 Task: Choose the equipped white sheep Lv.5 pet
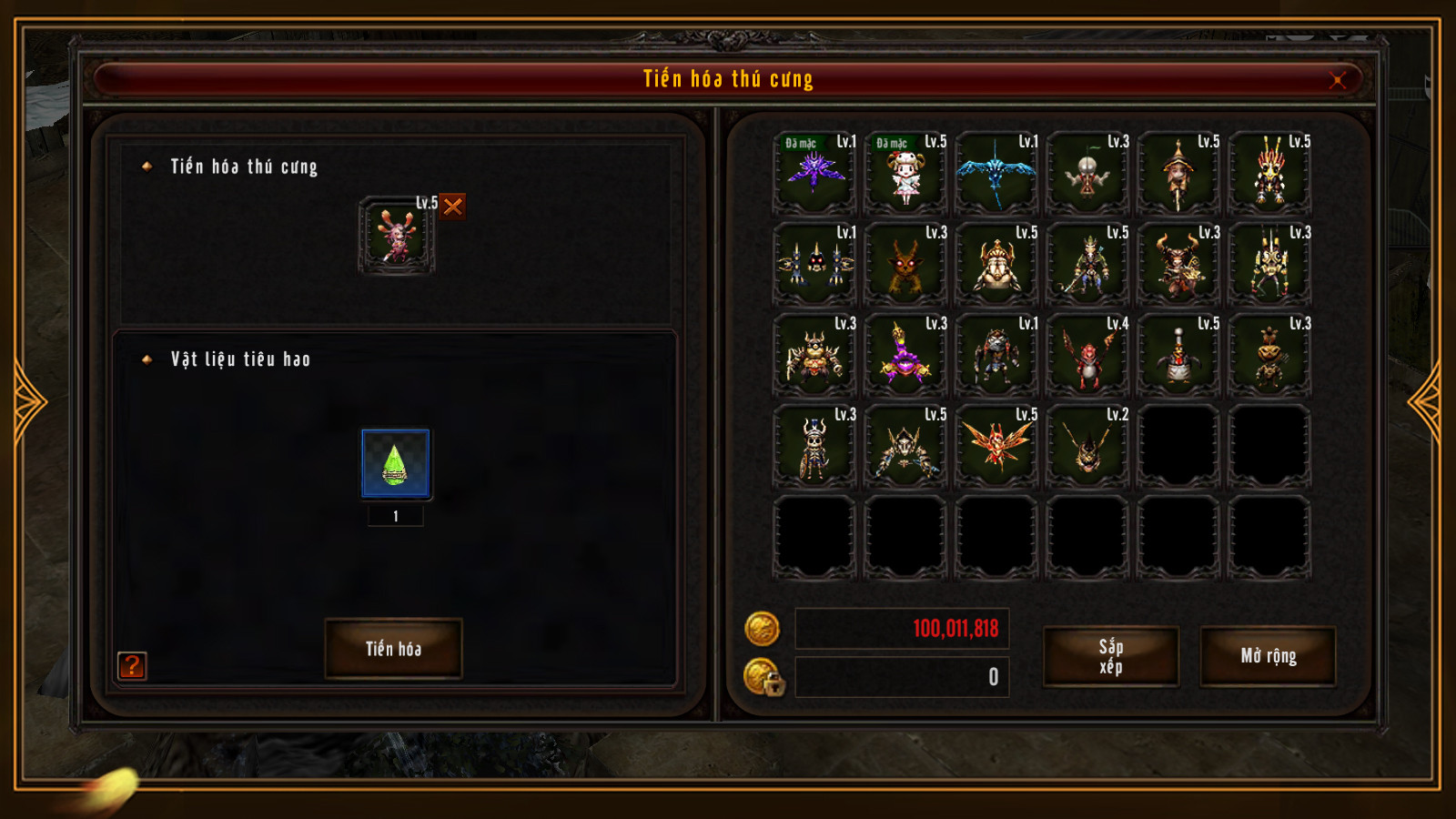click(x=905, y=173)
